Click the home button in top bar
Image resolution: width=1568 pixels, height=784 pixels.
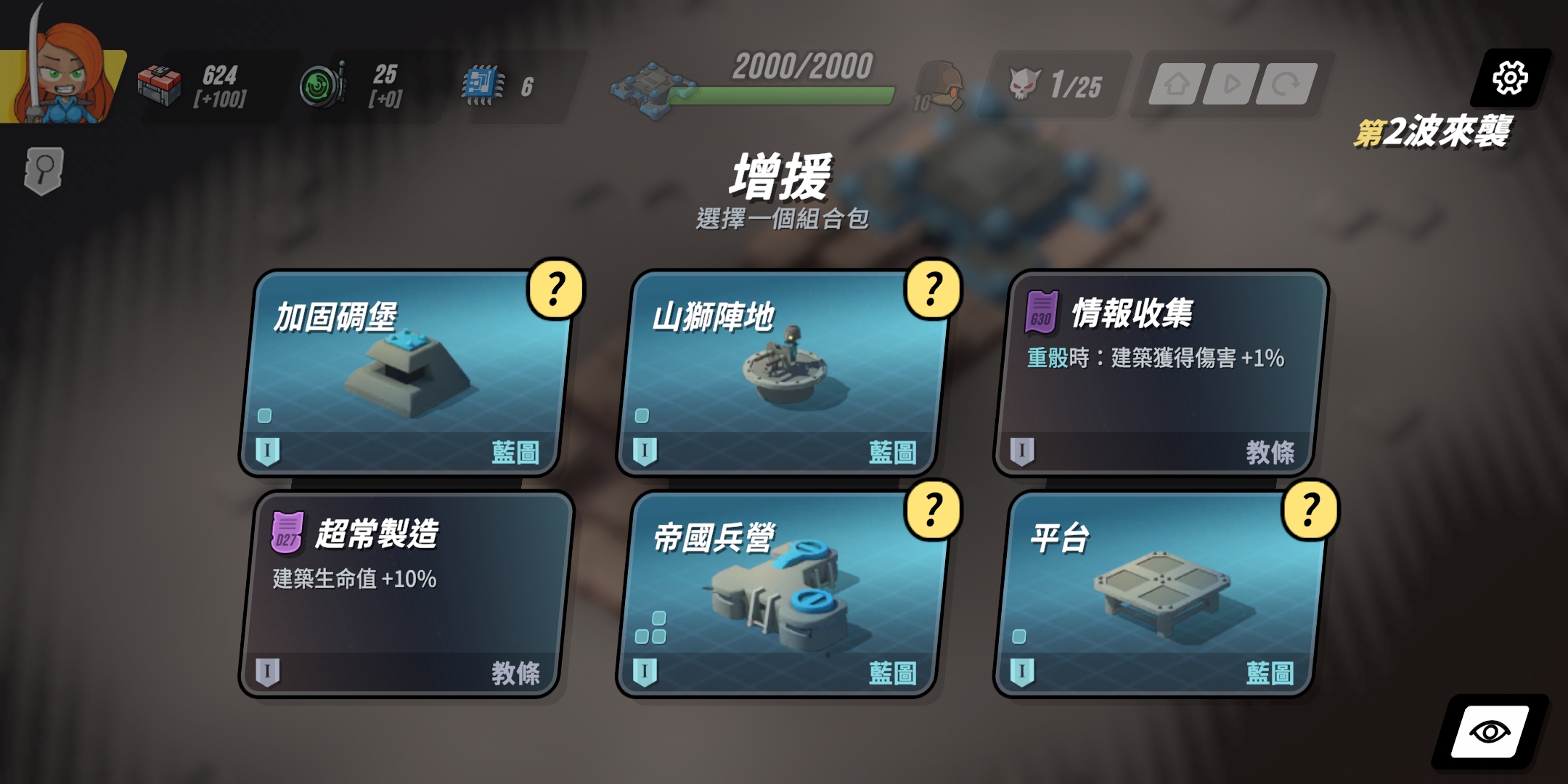(x=1176, y=85)
